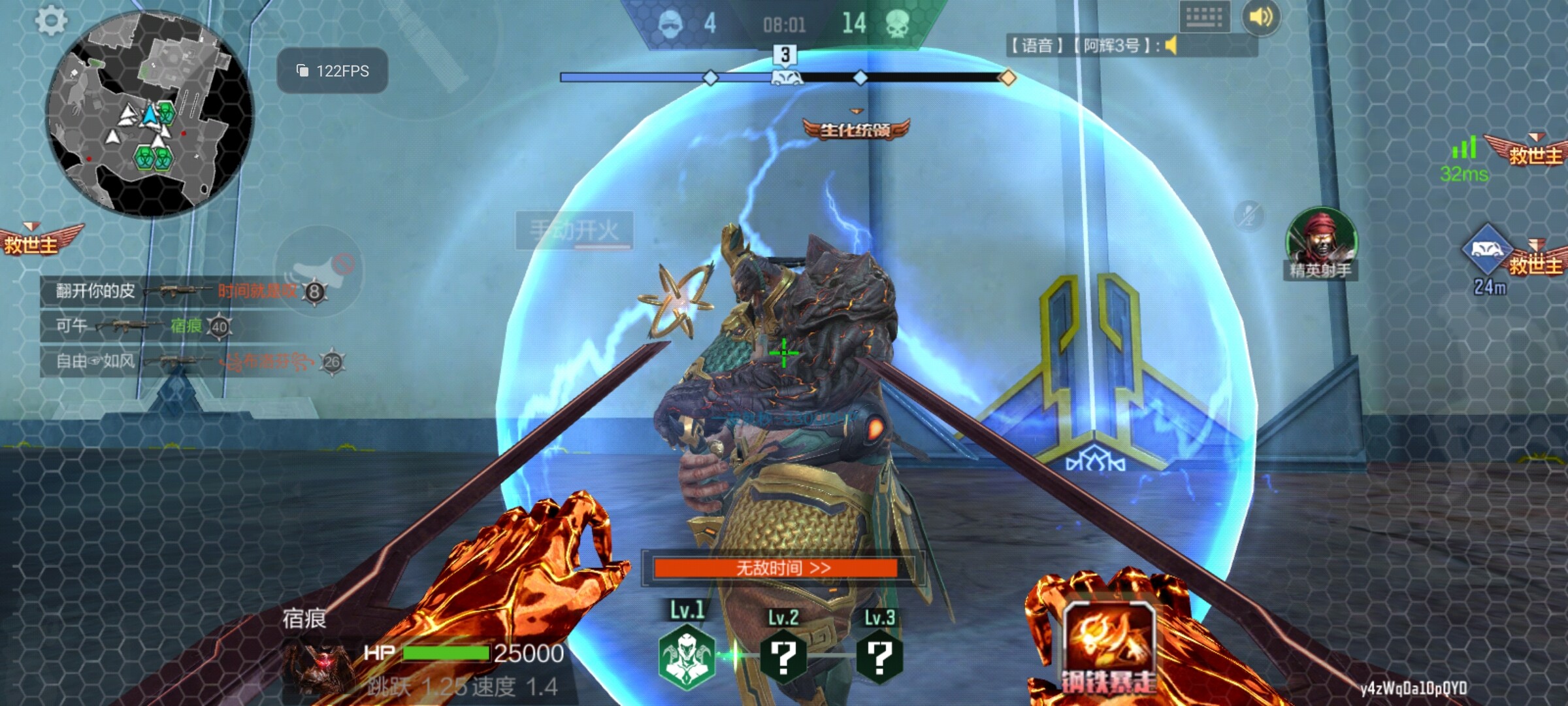Toggle the 手动开火 manual fire button
Image resolution: width=1568 pixels, height=706 pixels.
click(x=574, y=230)
